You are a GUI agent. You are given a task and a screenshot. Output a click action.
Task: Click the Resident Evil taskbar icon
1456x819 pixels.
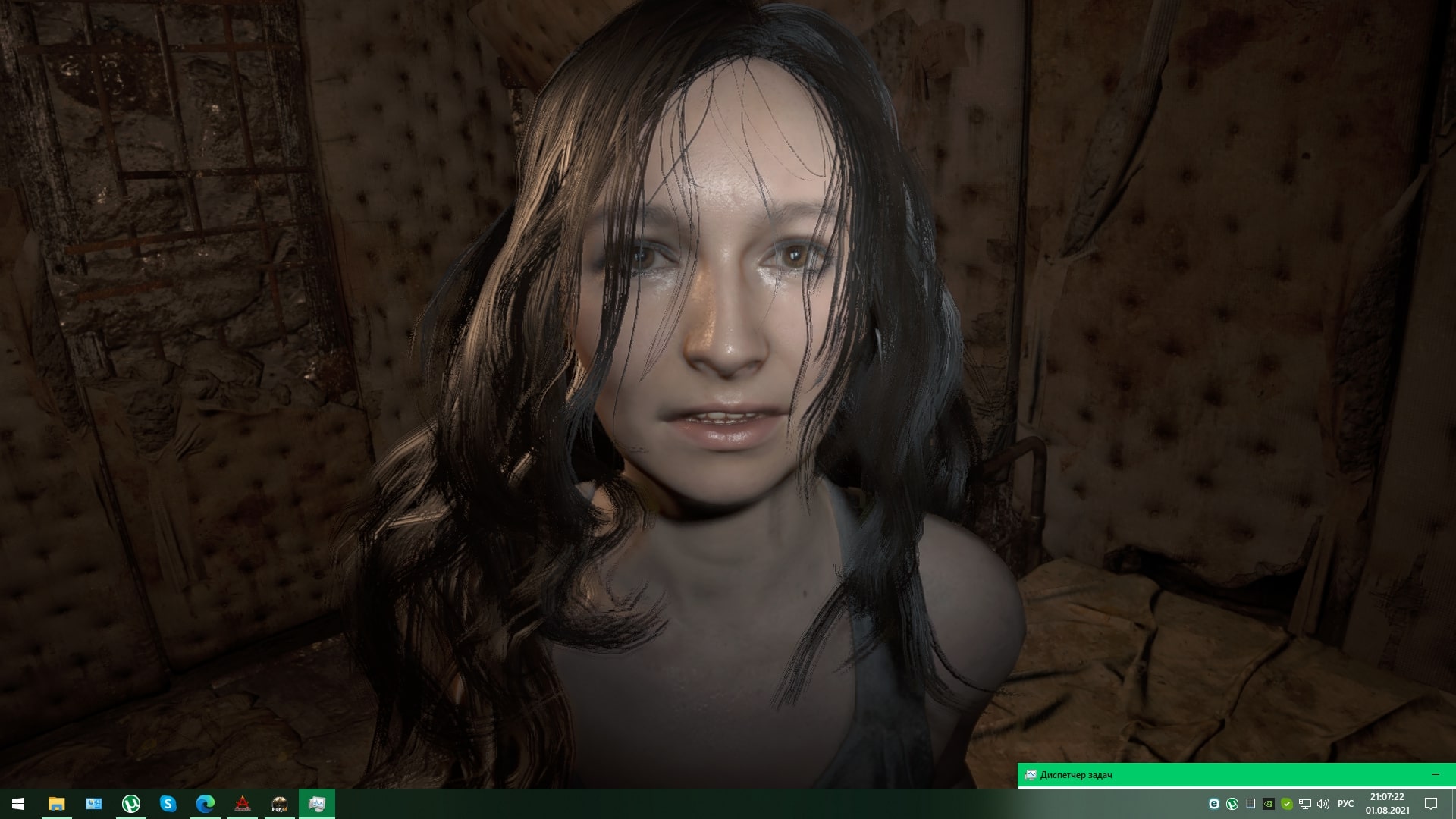tap(279, 805)
